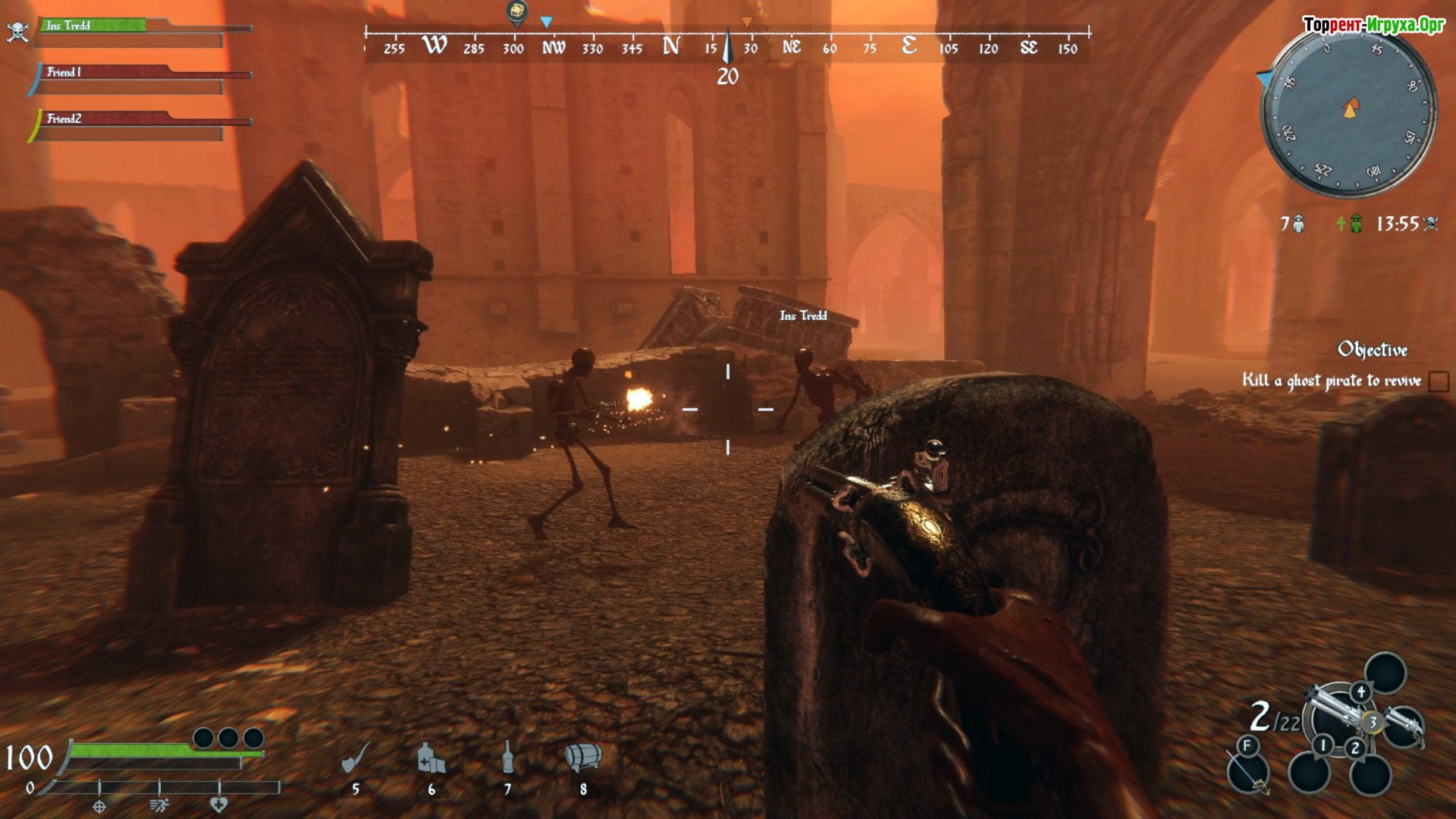The image size is (1456, 819).
Task: Click the sprinting figure perk icon
Action: point(159,805)
